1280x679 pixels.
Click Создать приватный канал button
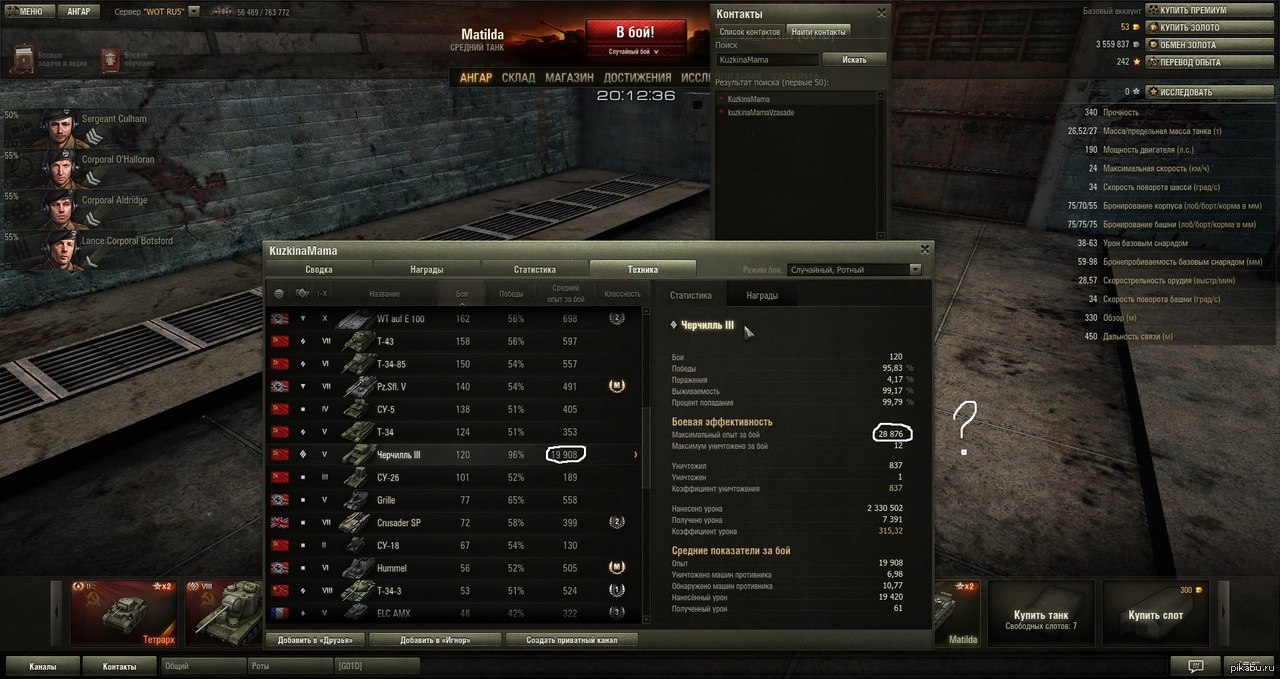(572, 640)
